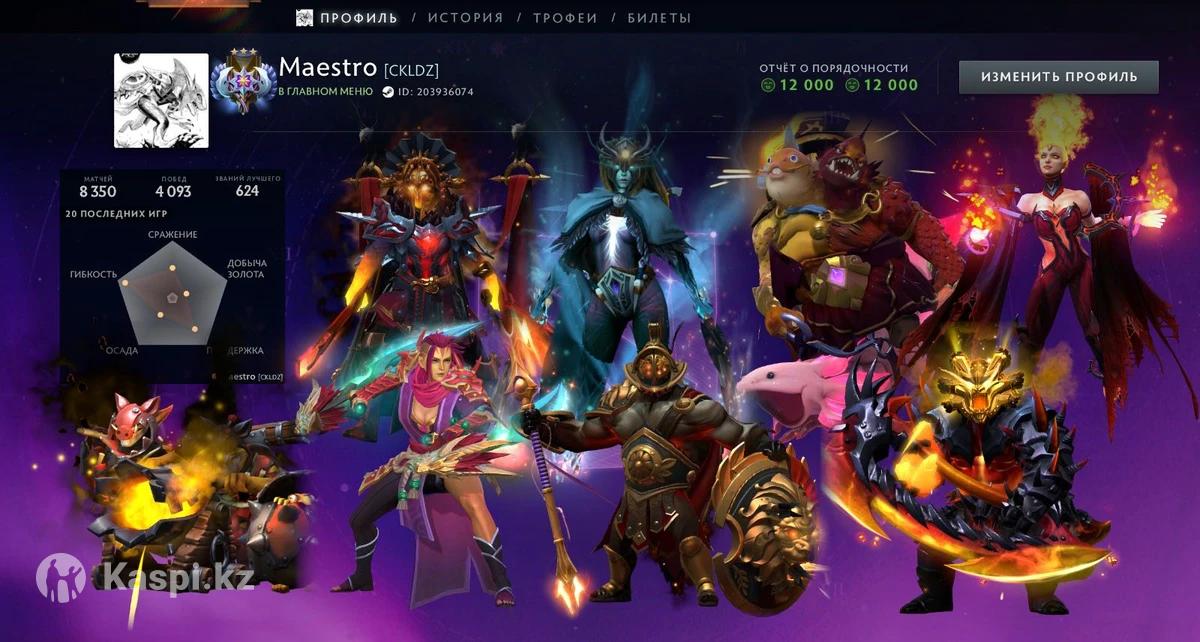Screen dimensions: 1200x642
Task: Open the История tab
Action: click(465, 18)
